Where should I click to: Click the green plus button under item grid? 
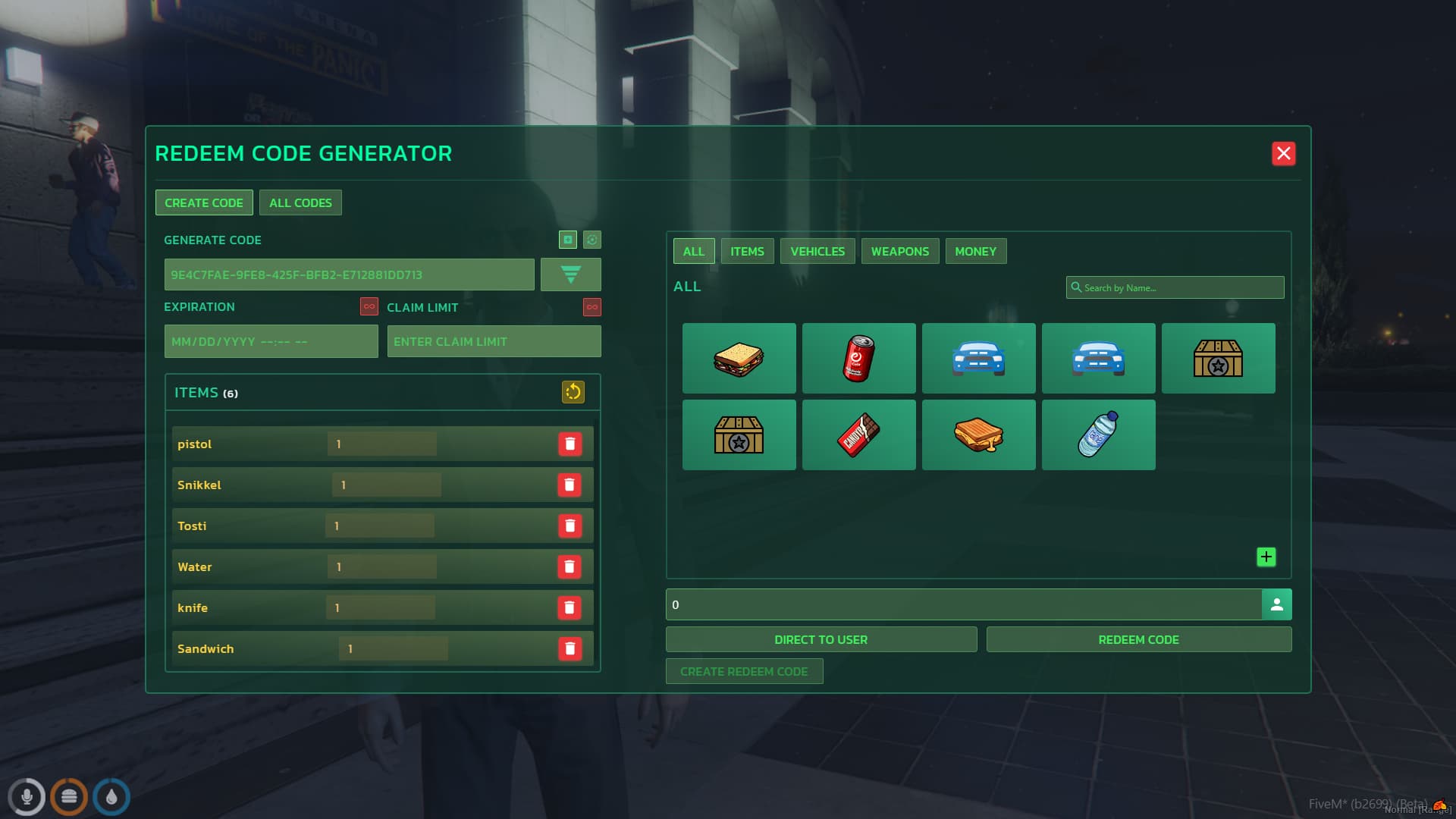click(x=1266, y=557)
